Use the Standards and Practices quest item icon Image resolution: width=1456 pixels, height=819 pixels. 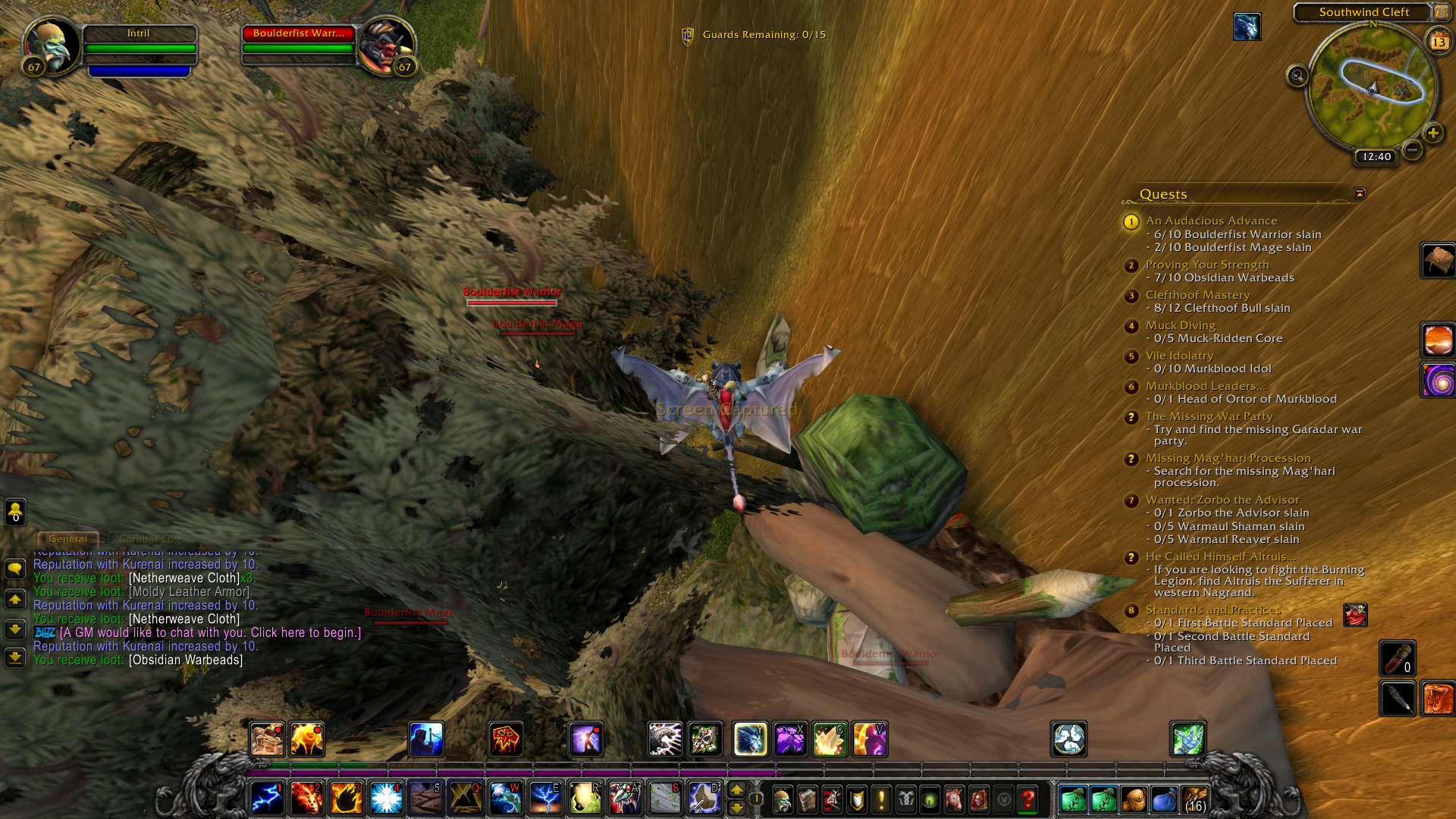(1355, 615)
